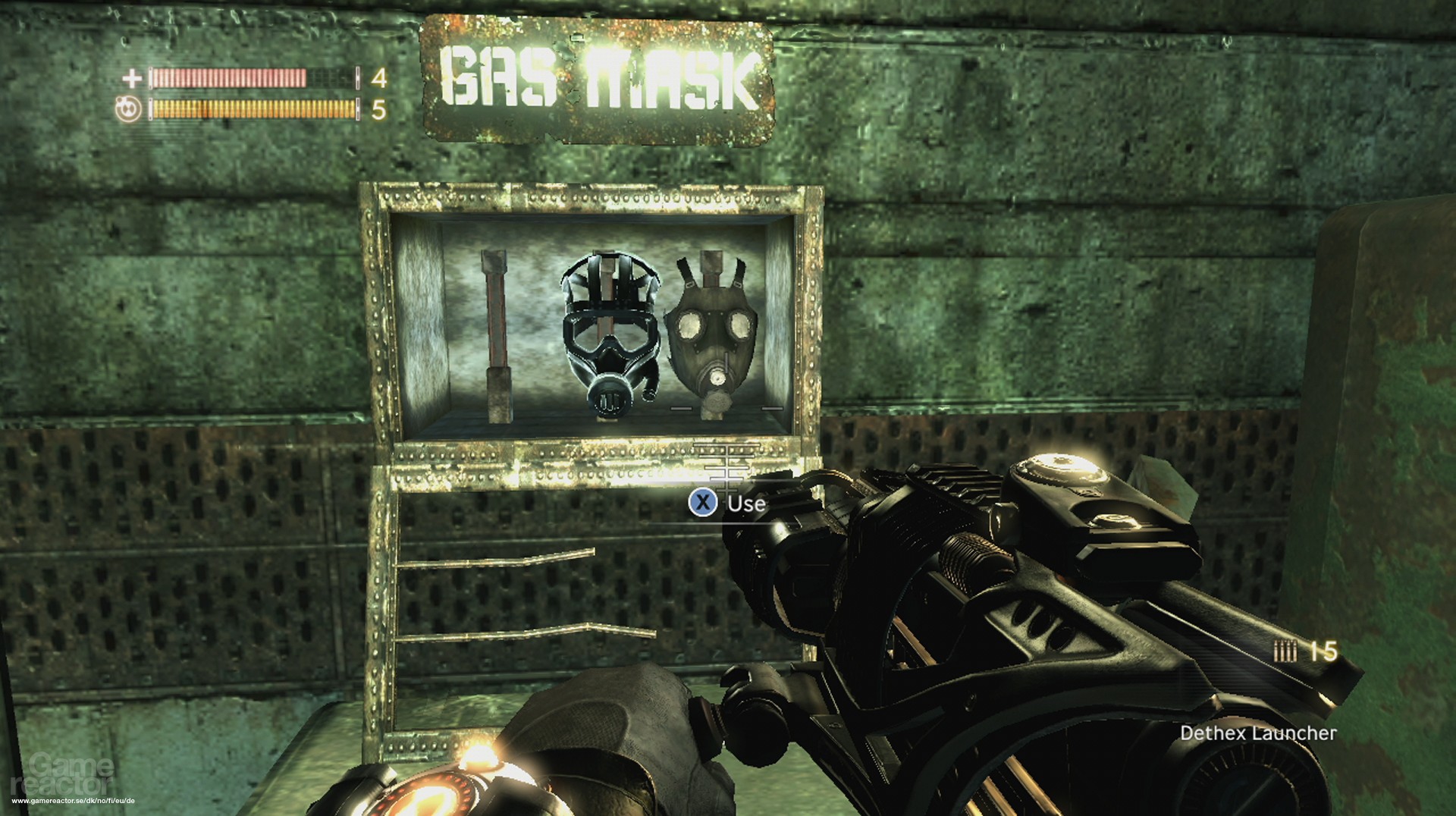Click the circular armor icon
1456x816 pixels.
click(x=128, y=110)
